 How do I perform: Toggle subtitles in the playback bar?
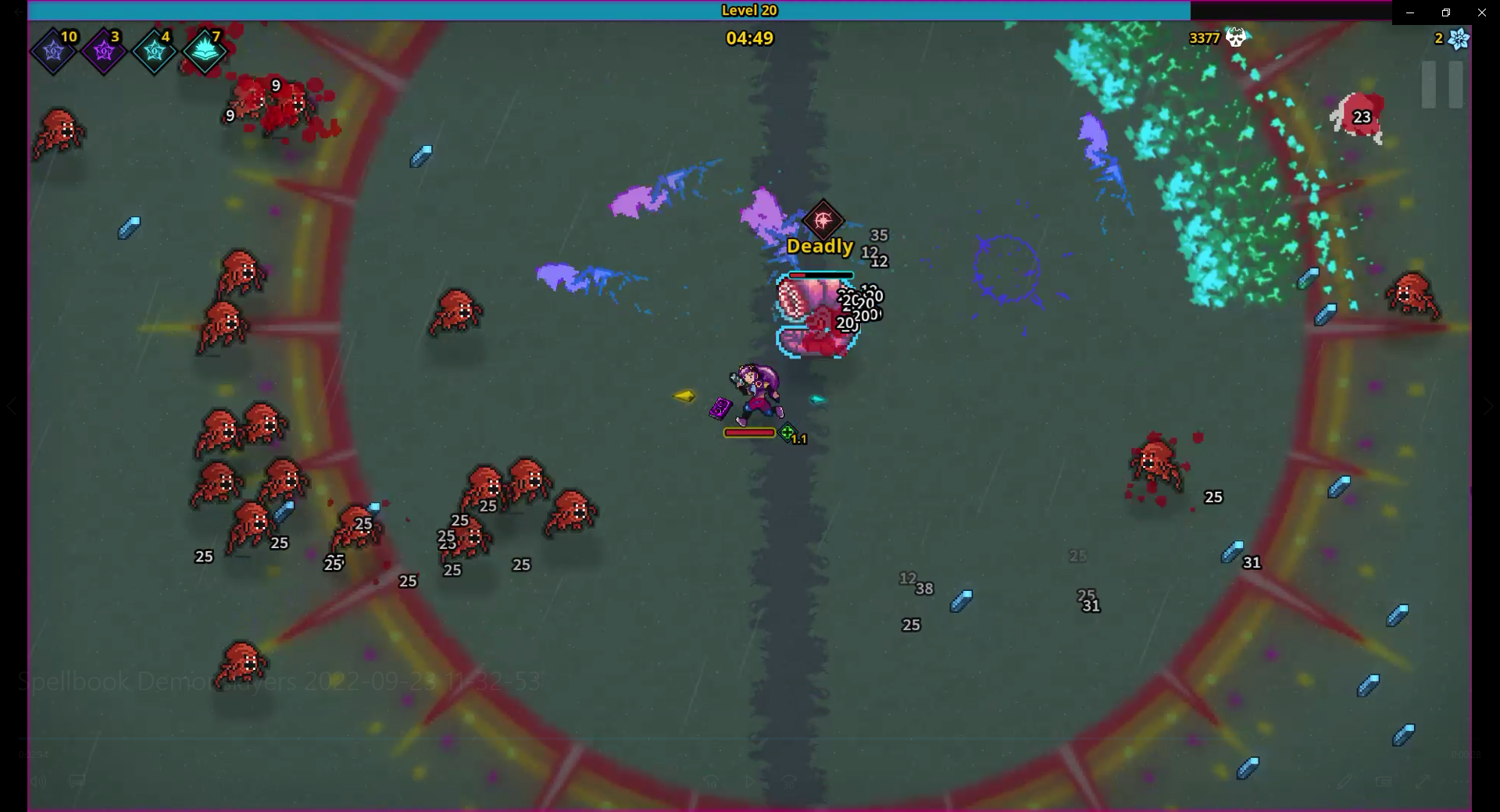tap(76, 781)
